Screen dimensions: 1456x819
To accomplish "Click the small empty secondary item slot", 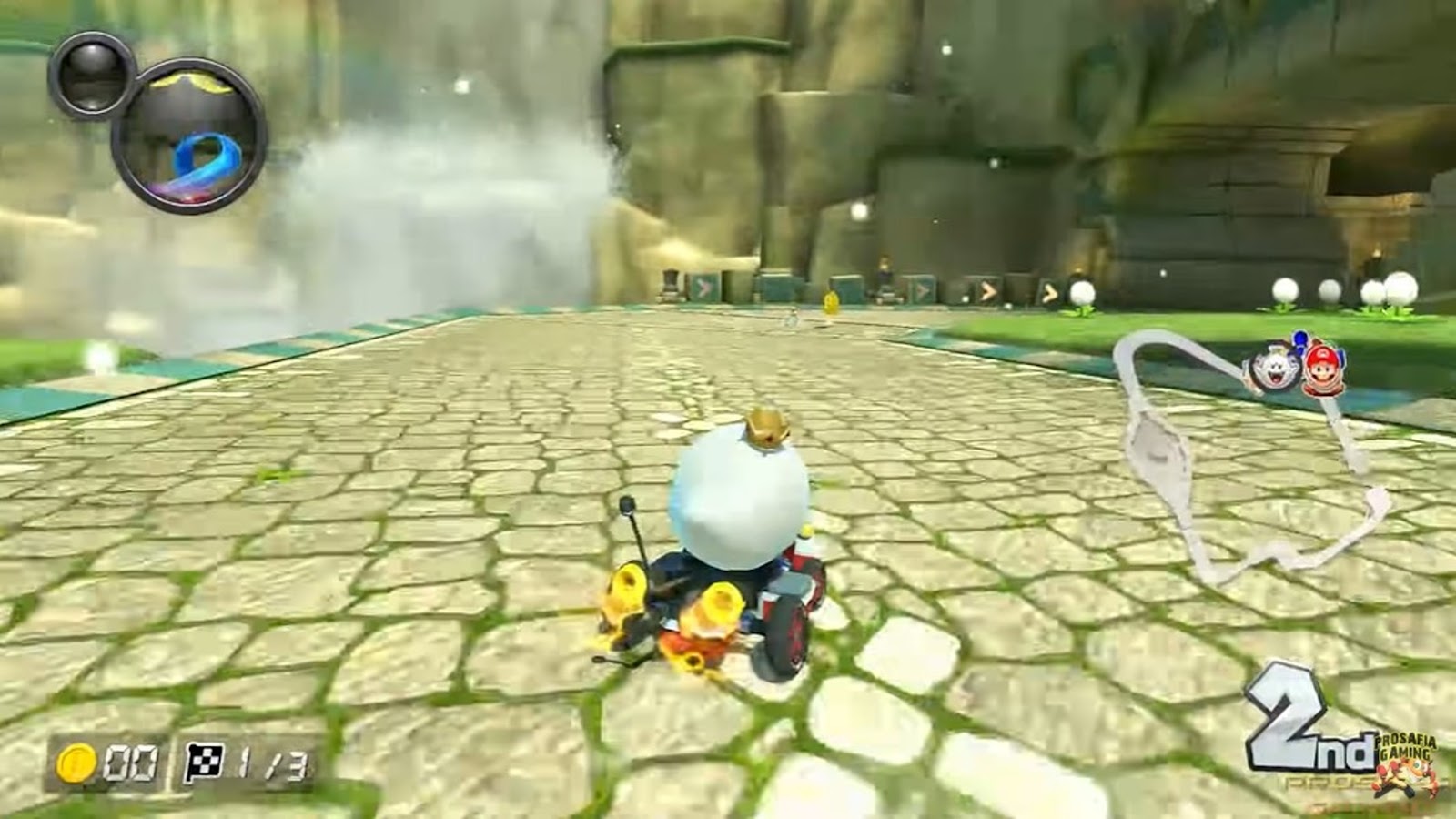I will point(92,76).
